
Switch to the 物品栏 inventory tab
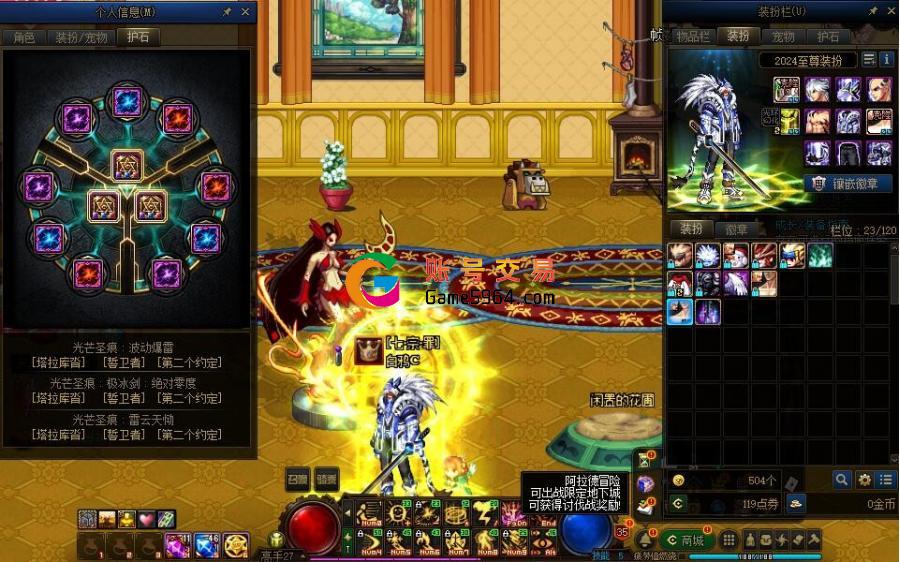[x=692, y=36]
